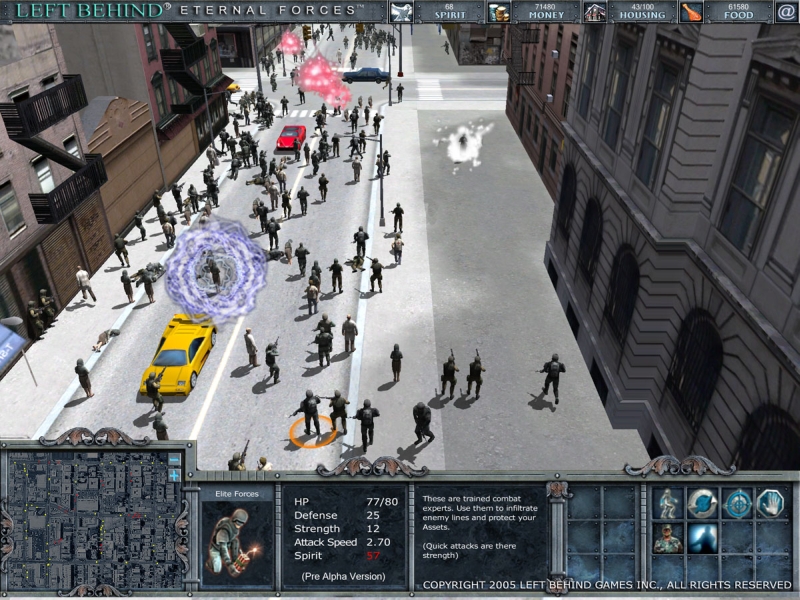Click the house Housing icon

coord(596,12)
